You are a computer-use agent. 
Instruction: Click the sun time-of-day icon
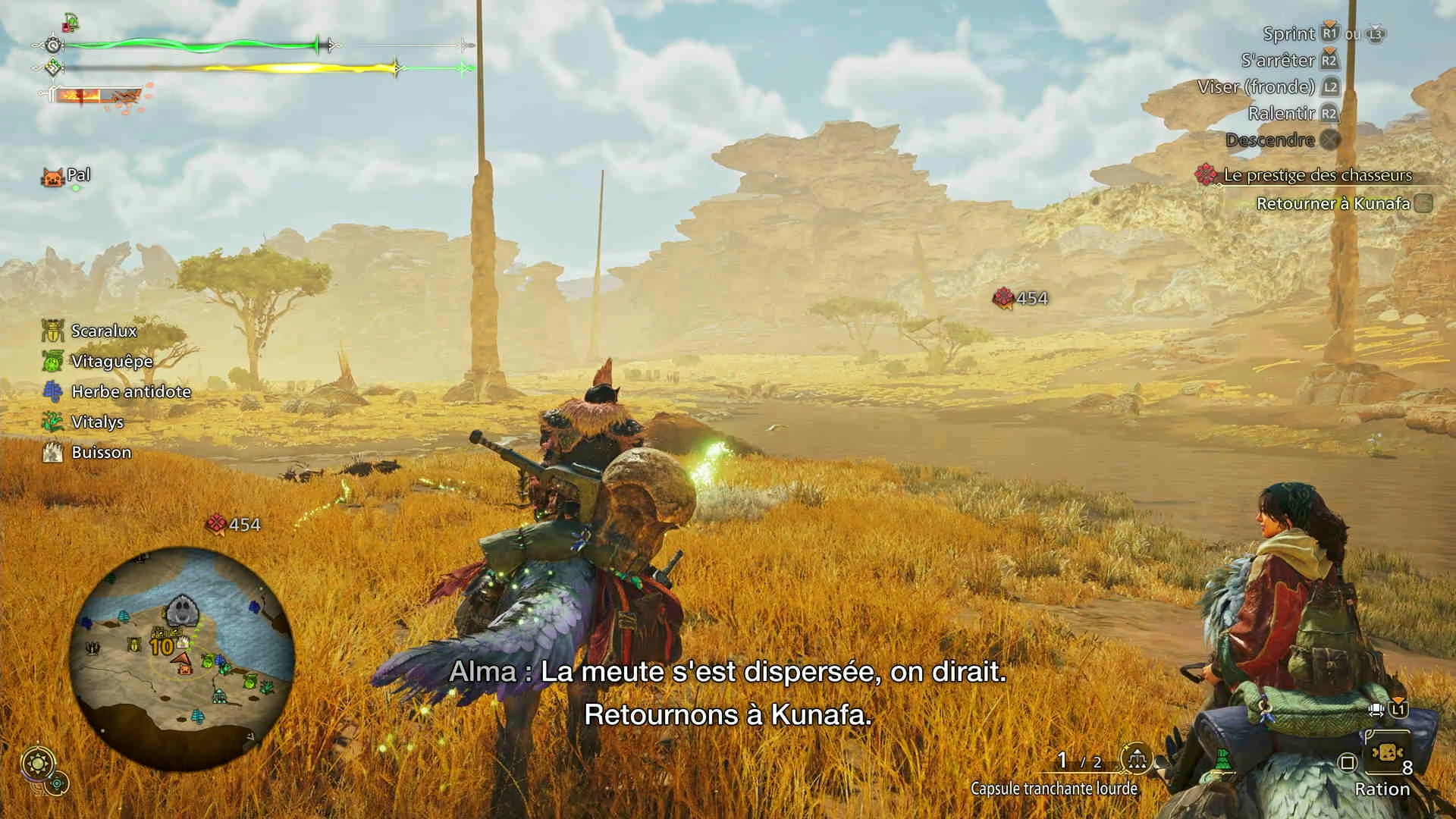(36, 761)
